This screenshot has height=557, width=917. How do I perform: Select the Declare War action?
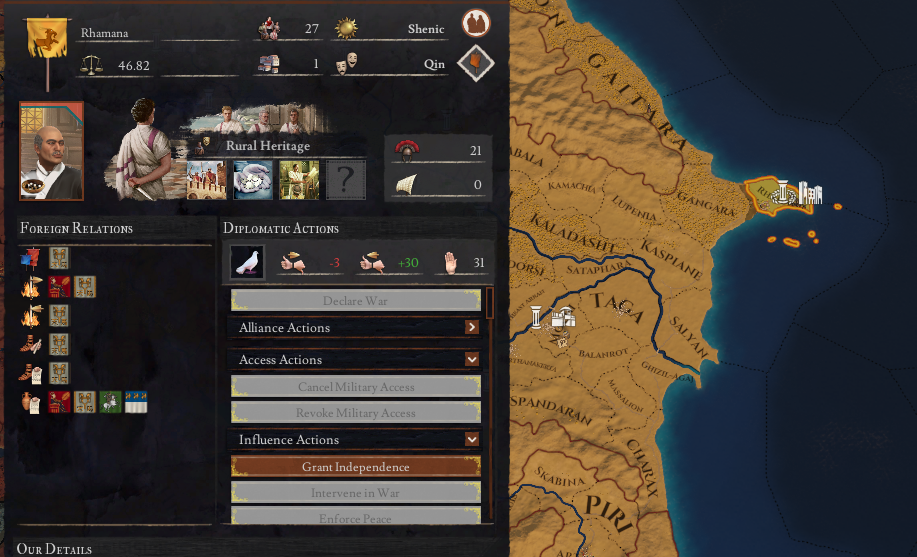(x=356, y=301)
